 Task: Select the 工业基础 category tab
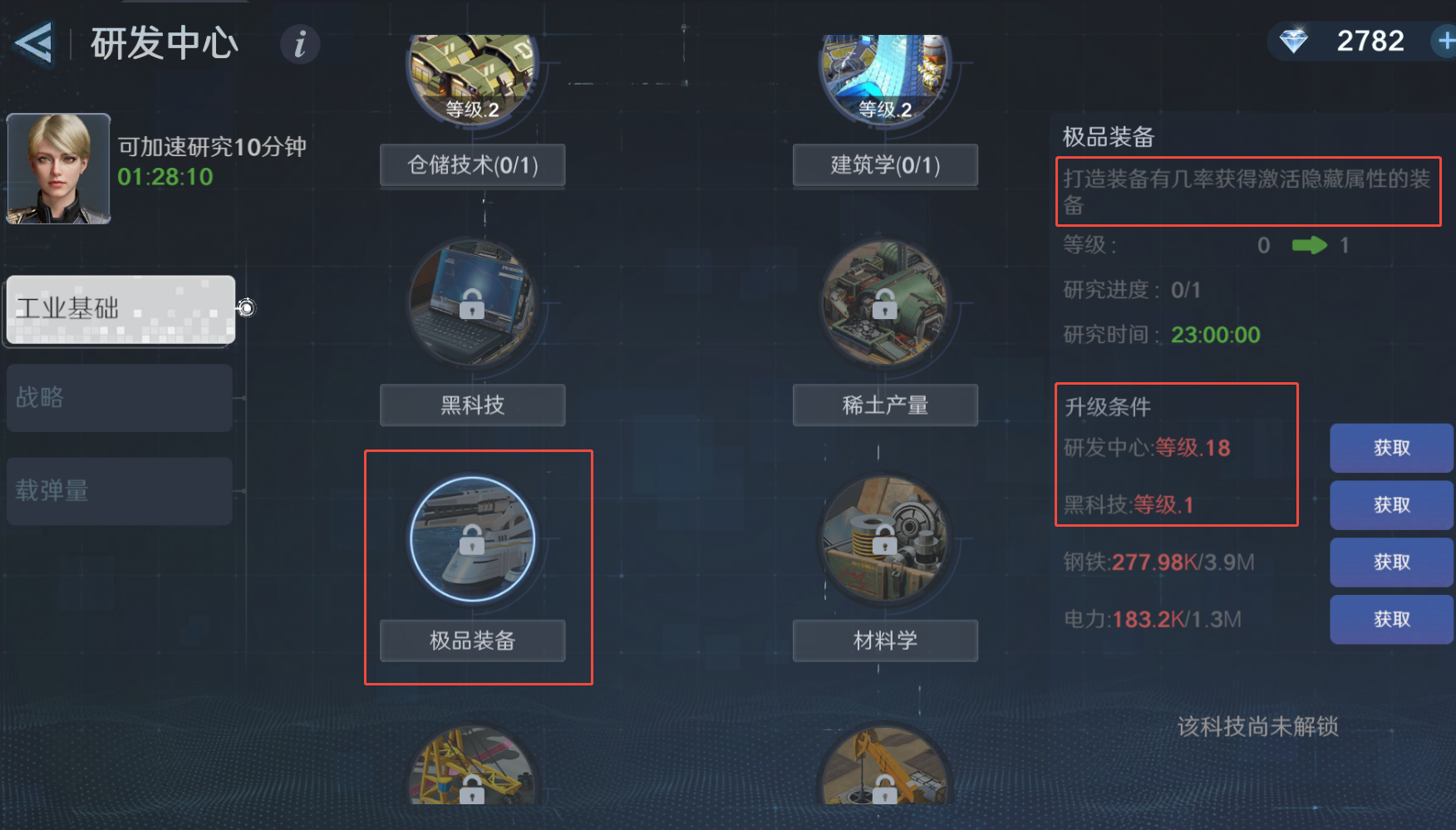119,310
